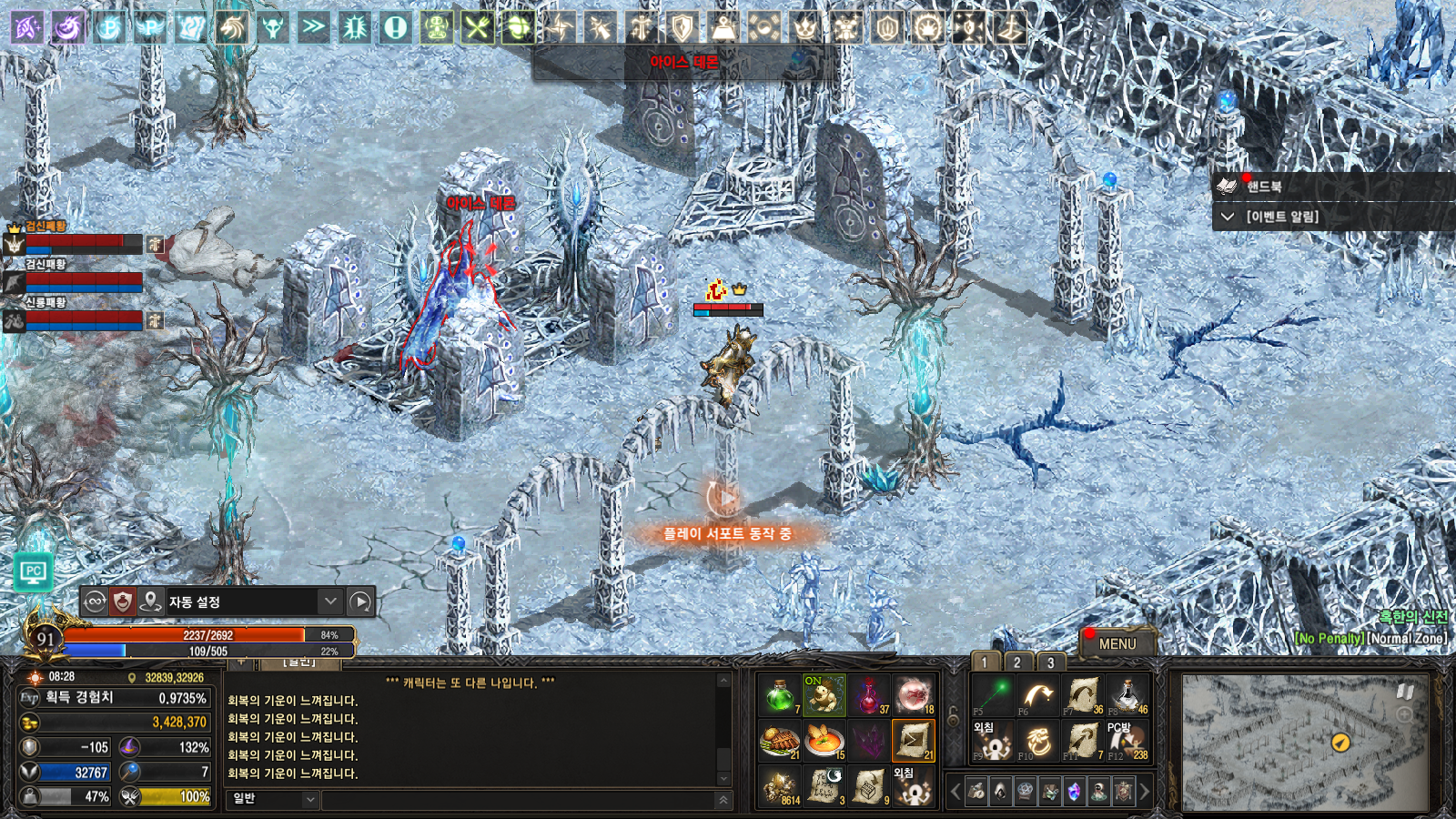1456x819 pixels.
Task: Click the chat text input field
Action: click(519, 800)
